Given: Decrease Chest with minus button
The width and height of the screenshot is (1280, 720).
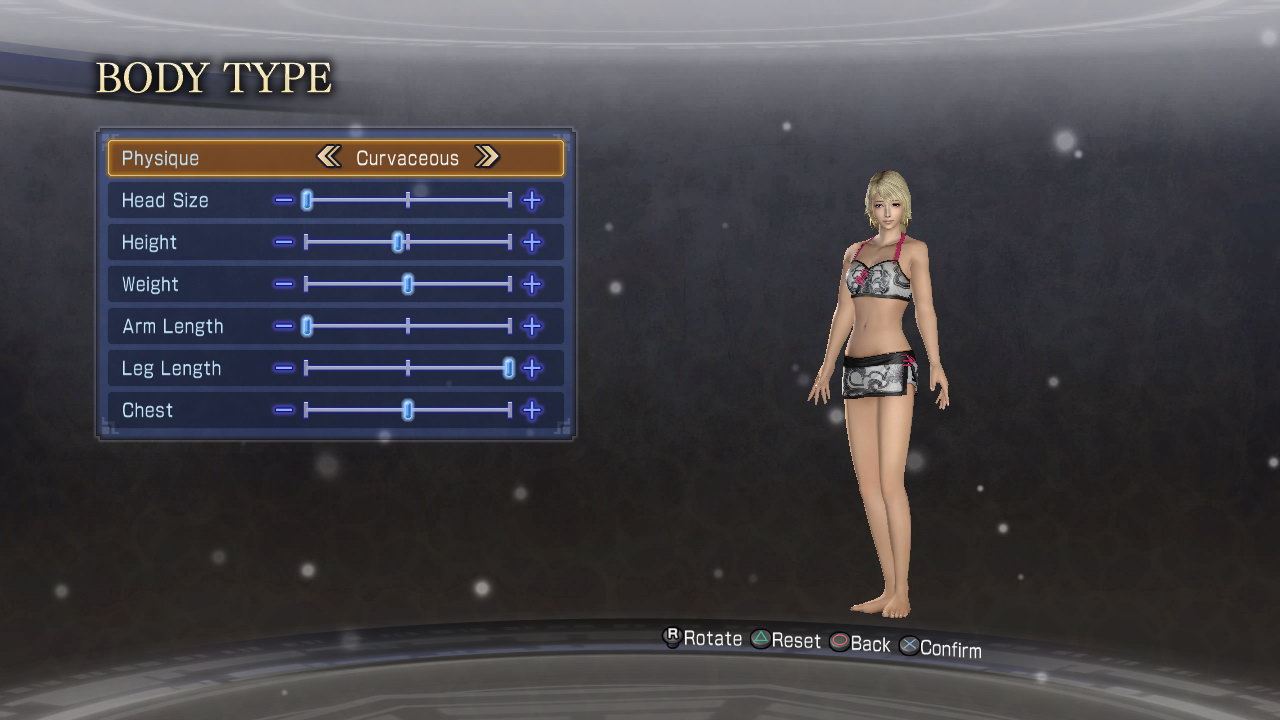Looking at the screenshot, I should pyautogui.click(x=284, y=411).
